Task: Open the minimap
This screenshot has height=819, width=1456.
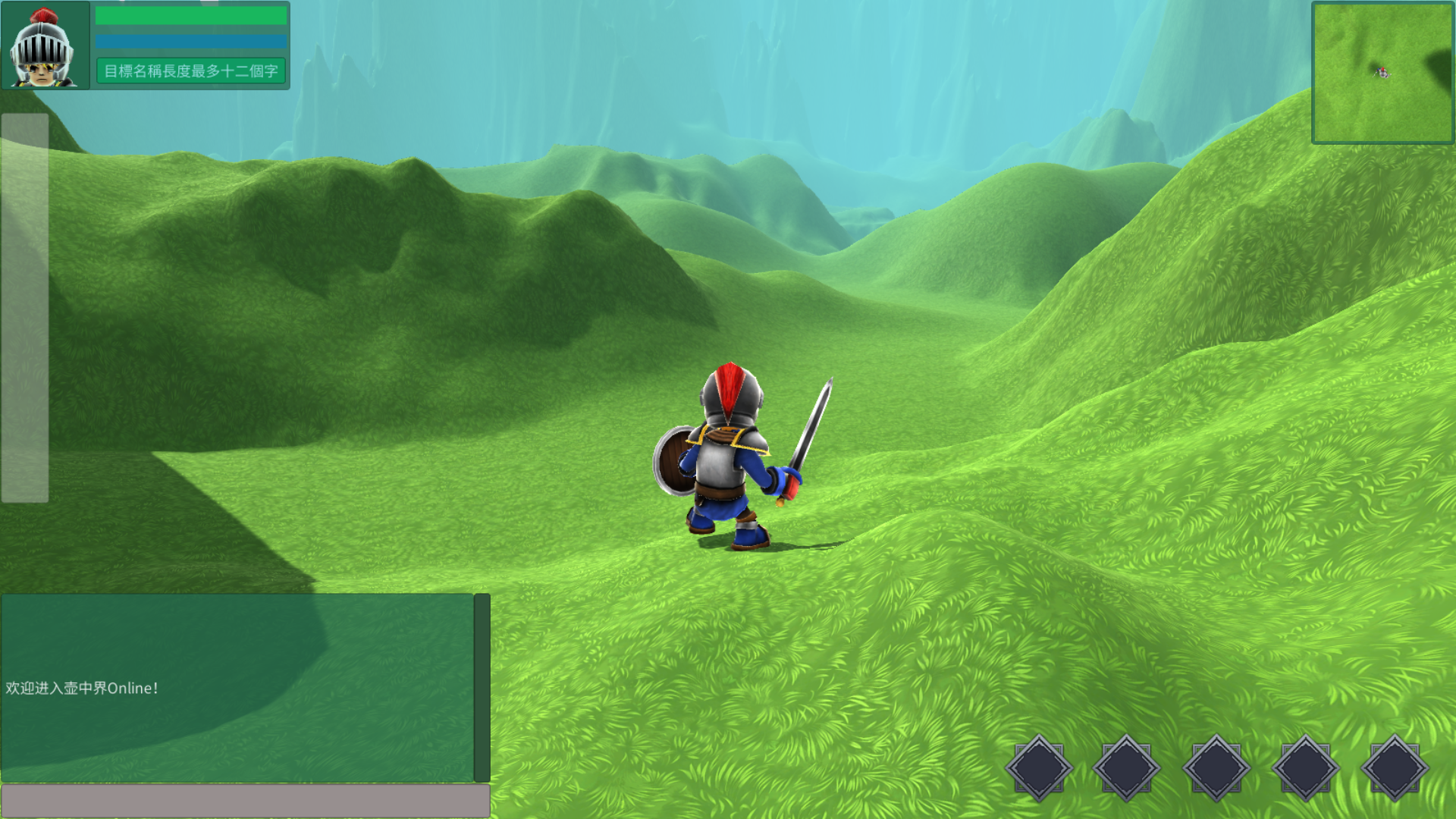Action: (x=1382, y=73)
